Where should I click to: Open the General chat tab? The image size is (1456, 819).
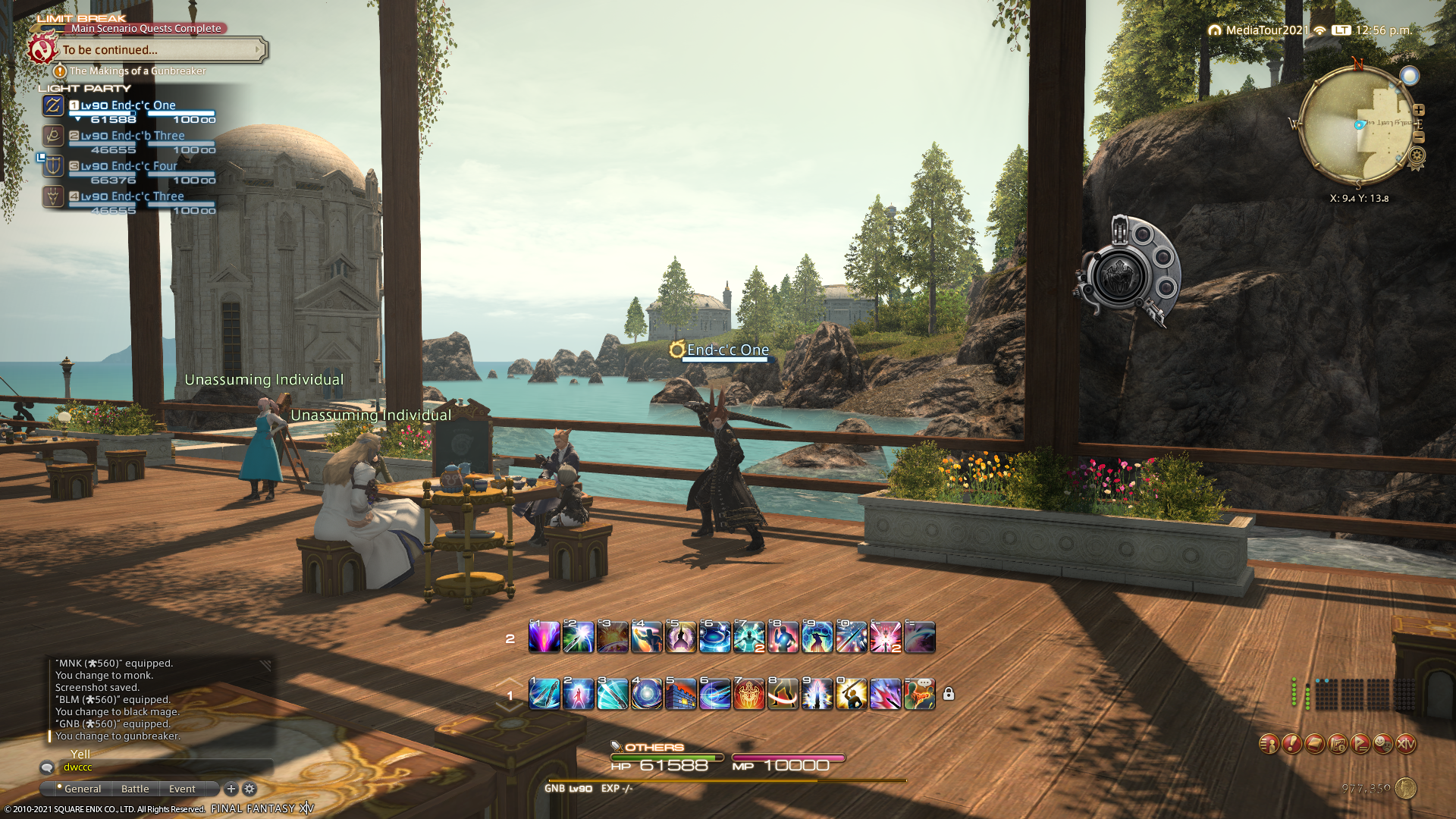[82, 789]
